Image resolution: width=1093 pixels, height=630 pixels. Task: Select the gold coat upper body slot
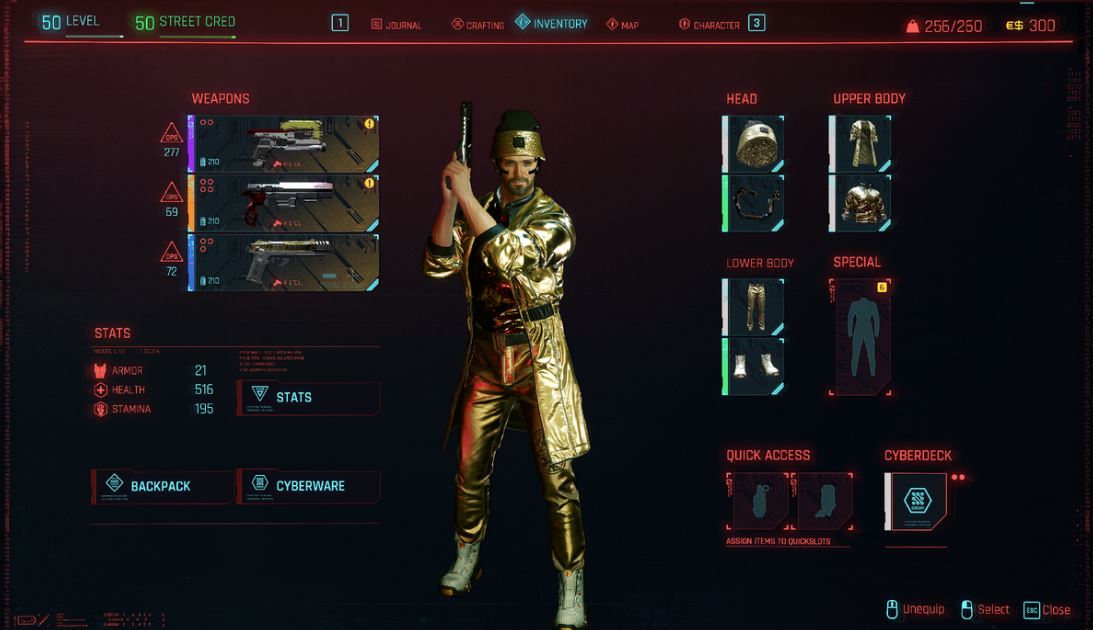click(861, 143)
